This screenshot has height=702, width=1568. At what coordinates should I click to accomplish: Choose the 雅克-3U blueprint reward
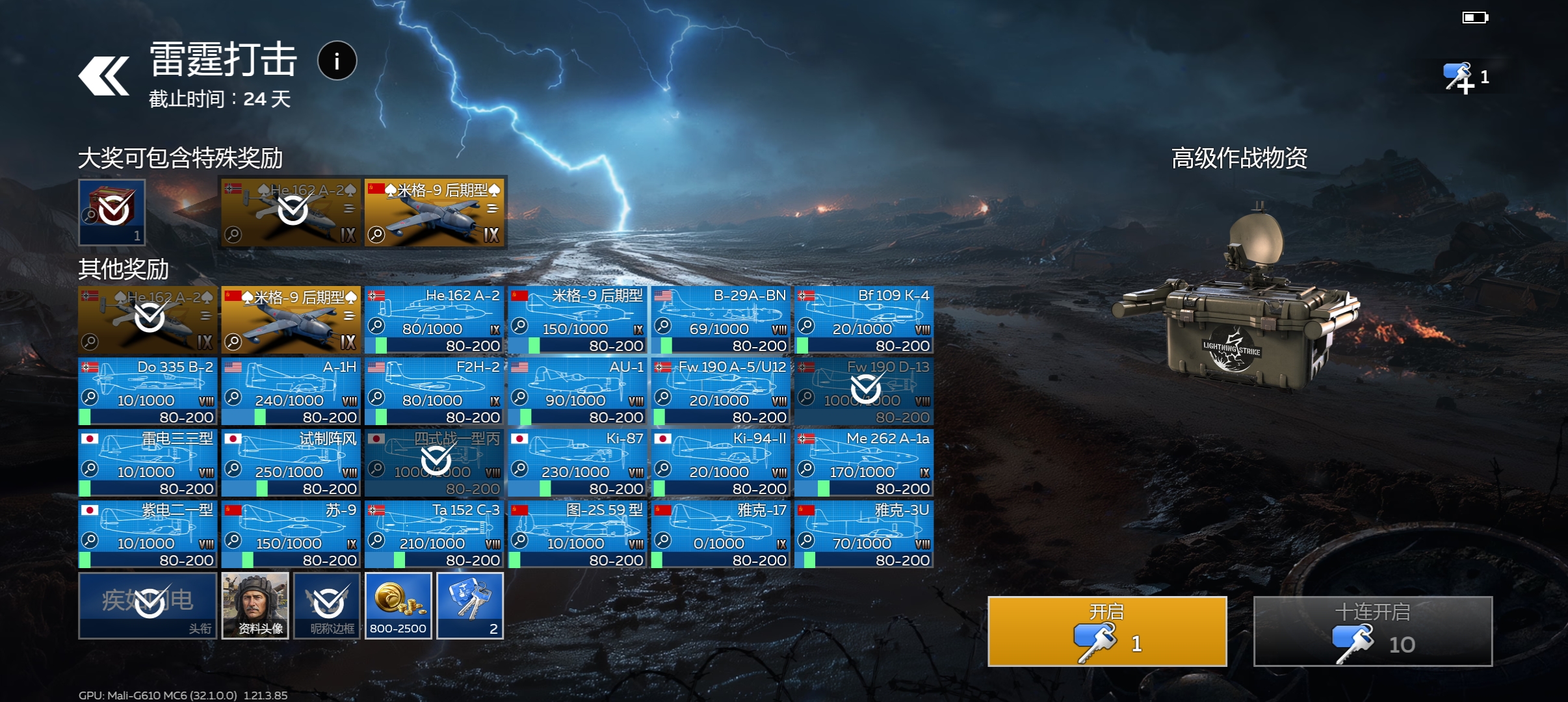point(864,534)
